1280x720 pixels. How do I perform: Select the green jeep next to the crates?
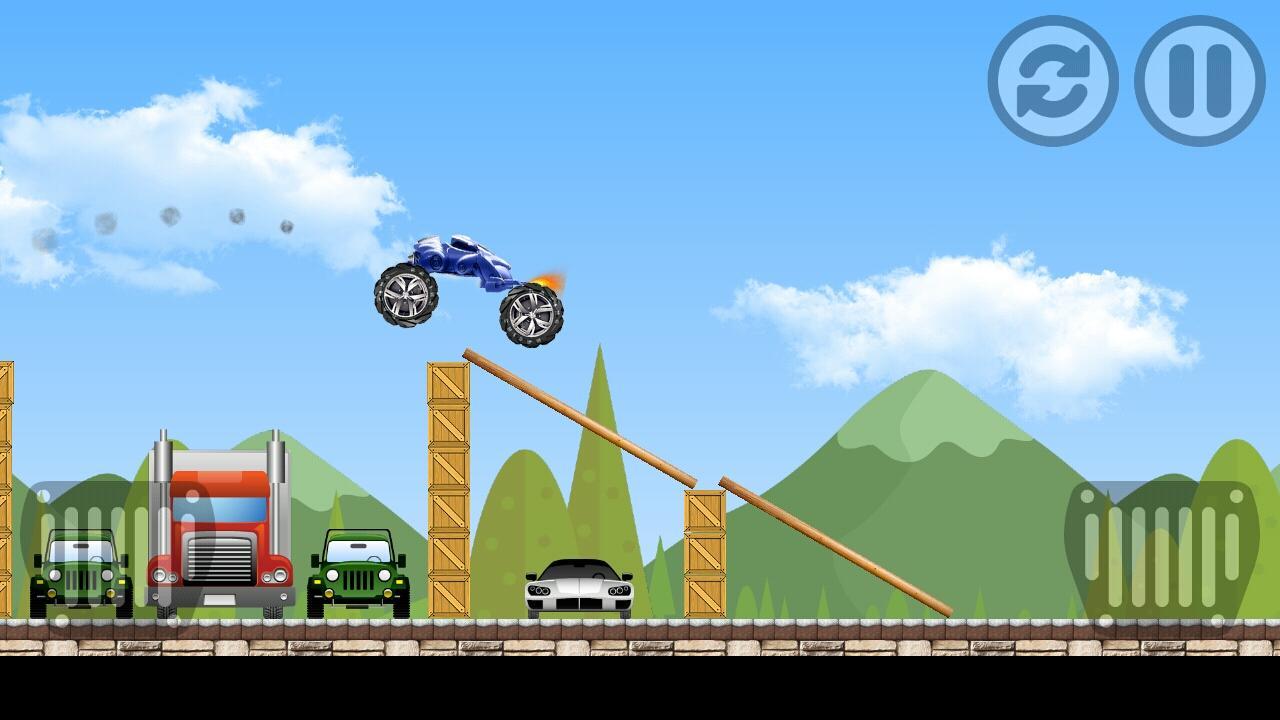[360, 570]
